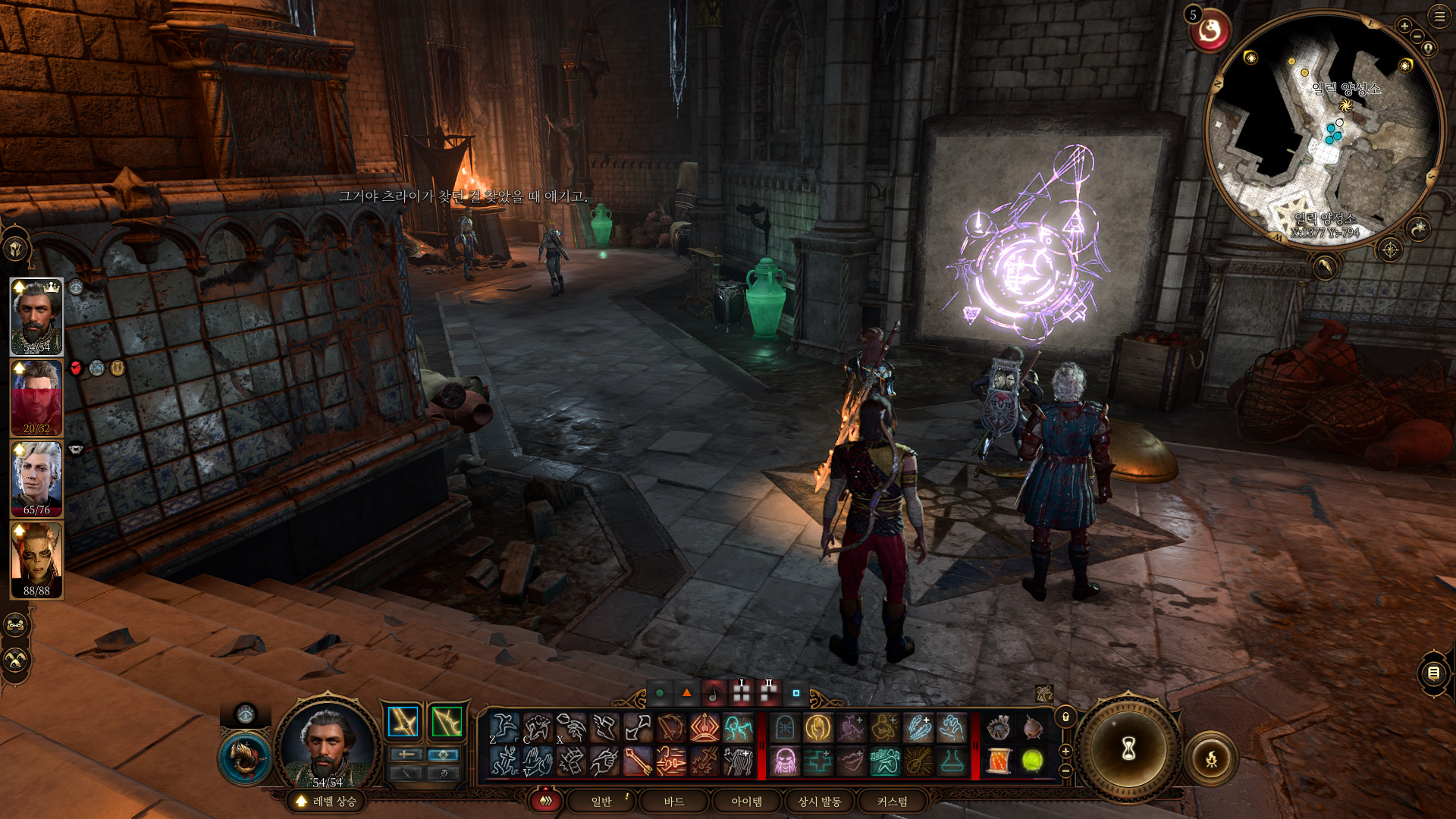Zoom in on the minimap
This screenshot has width=1456, height=819.
(x=1404, y=27)
